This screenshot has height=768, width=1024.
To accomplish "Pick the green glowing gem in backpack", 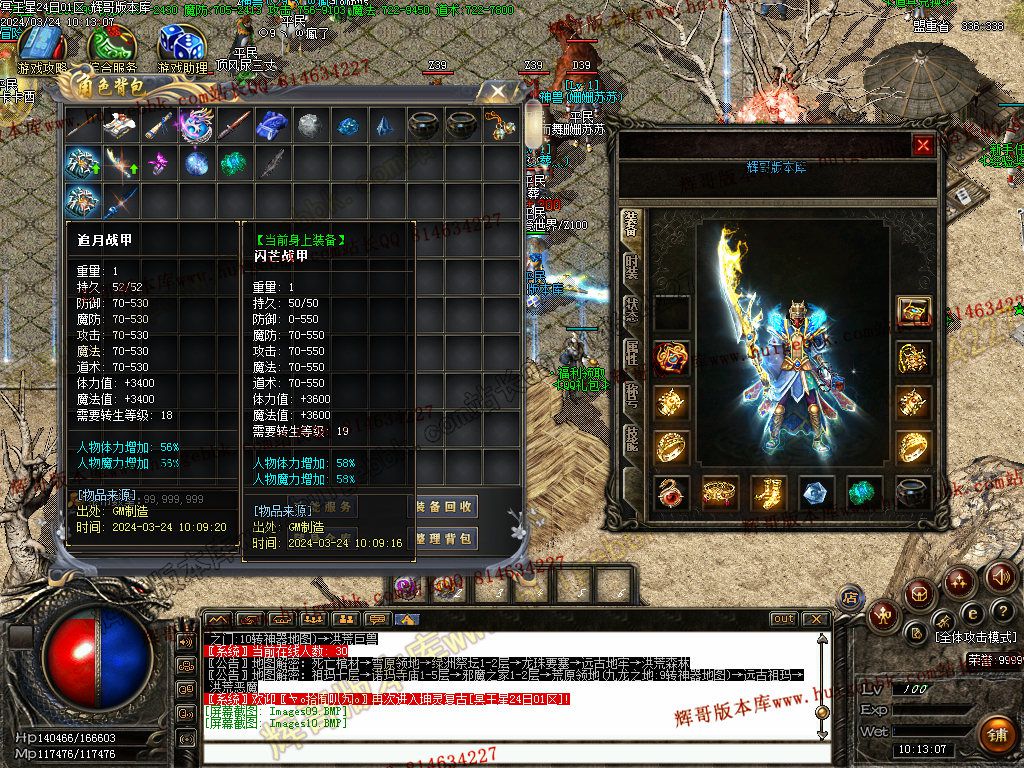I will pos(234,163).
